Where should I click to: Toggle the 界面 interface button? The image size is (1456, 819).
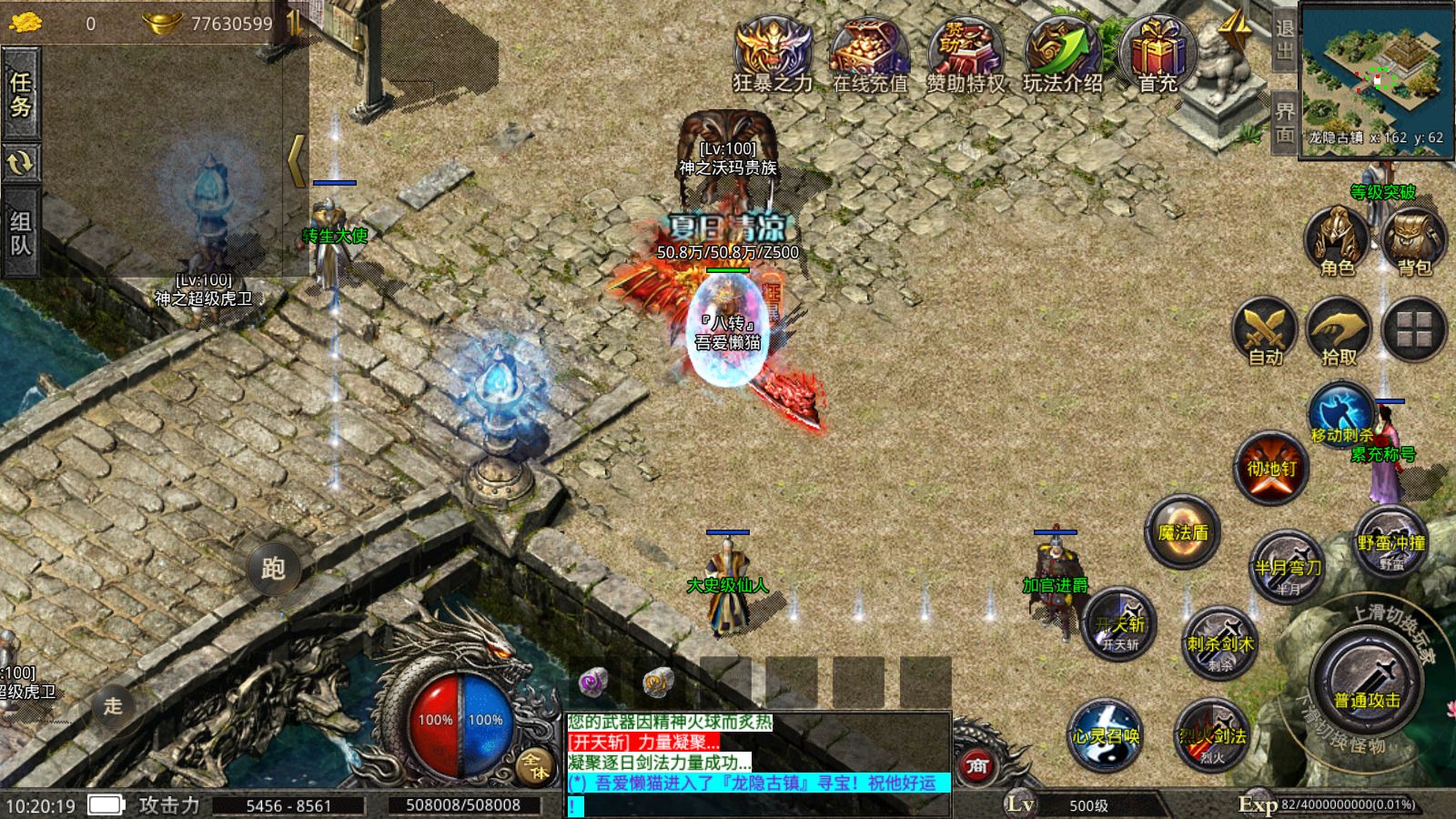(1284, 122)
